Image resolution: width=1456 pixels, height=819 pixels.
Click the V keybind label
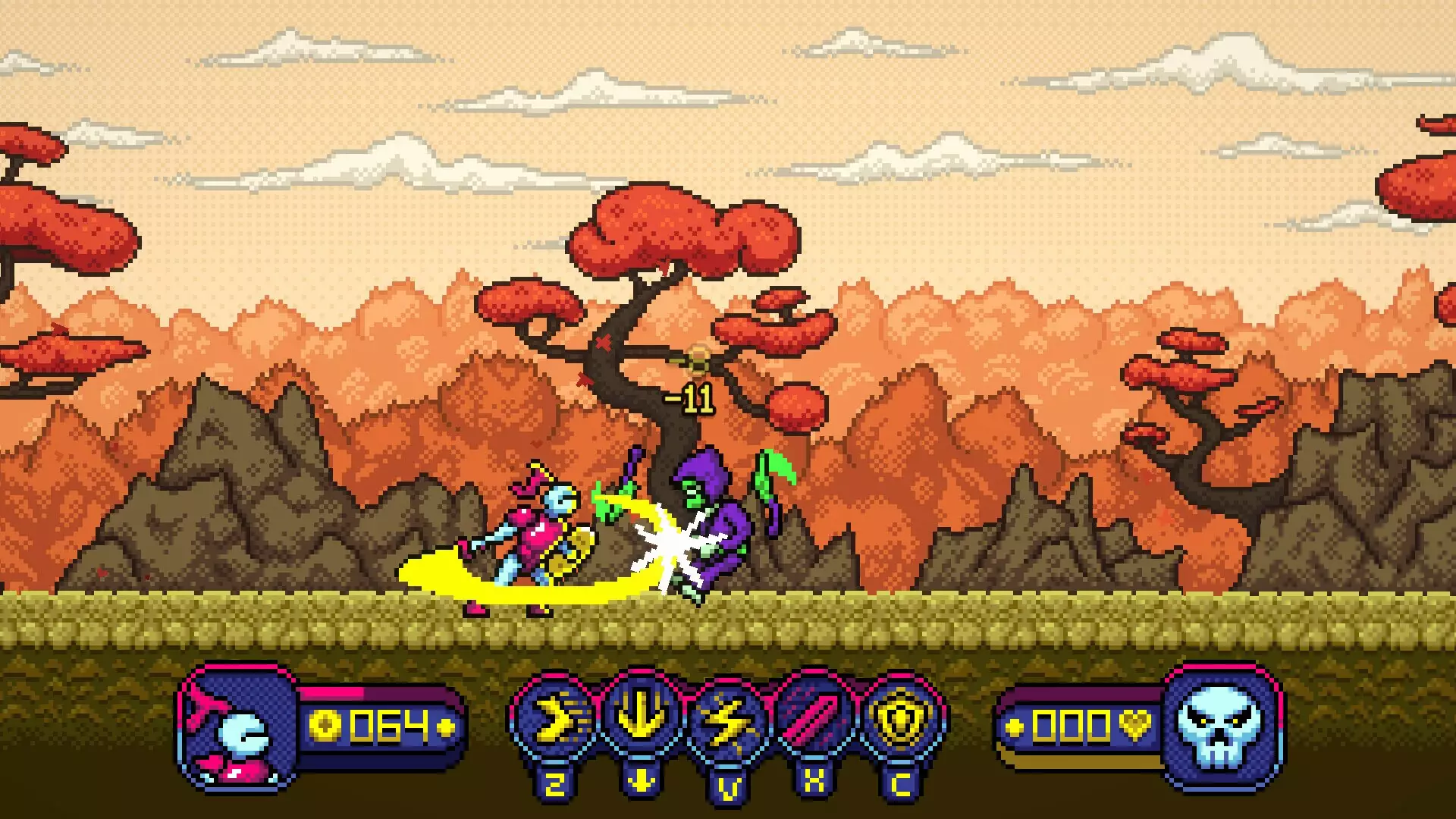pos(728,787)
